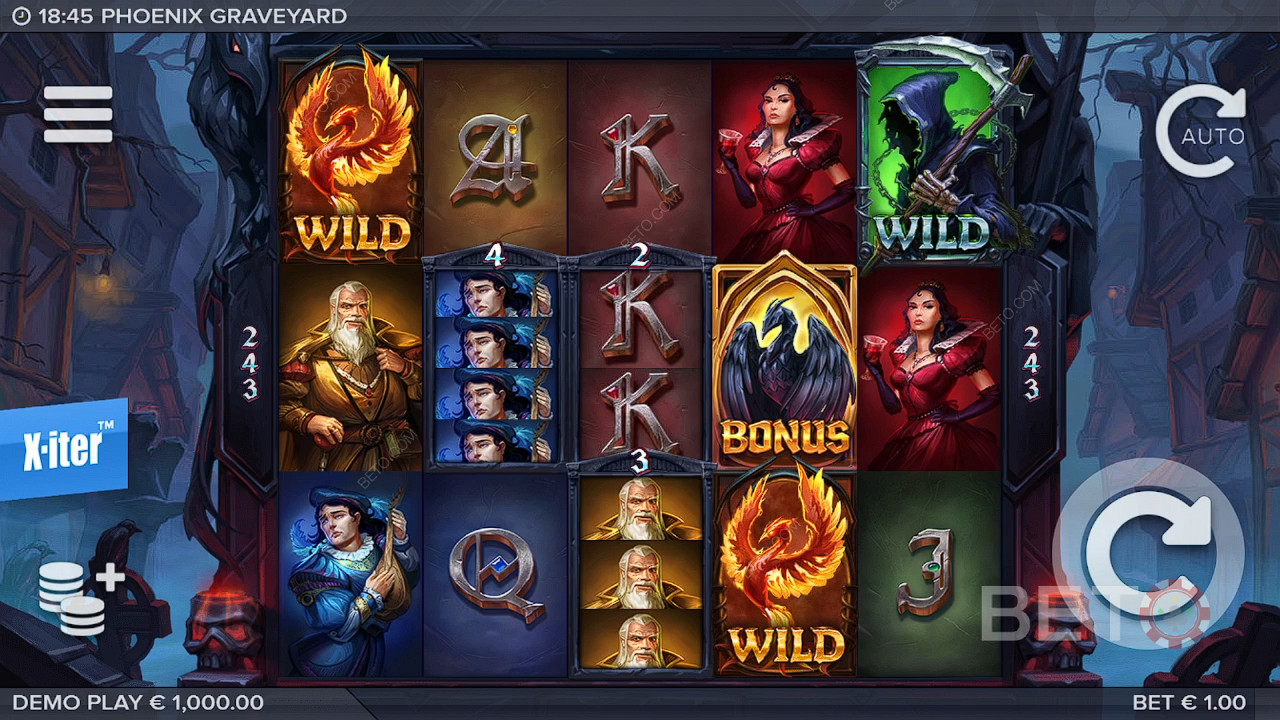Open the X-iter feature menu

(63, 449)
